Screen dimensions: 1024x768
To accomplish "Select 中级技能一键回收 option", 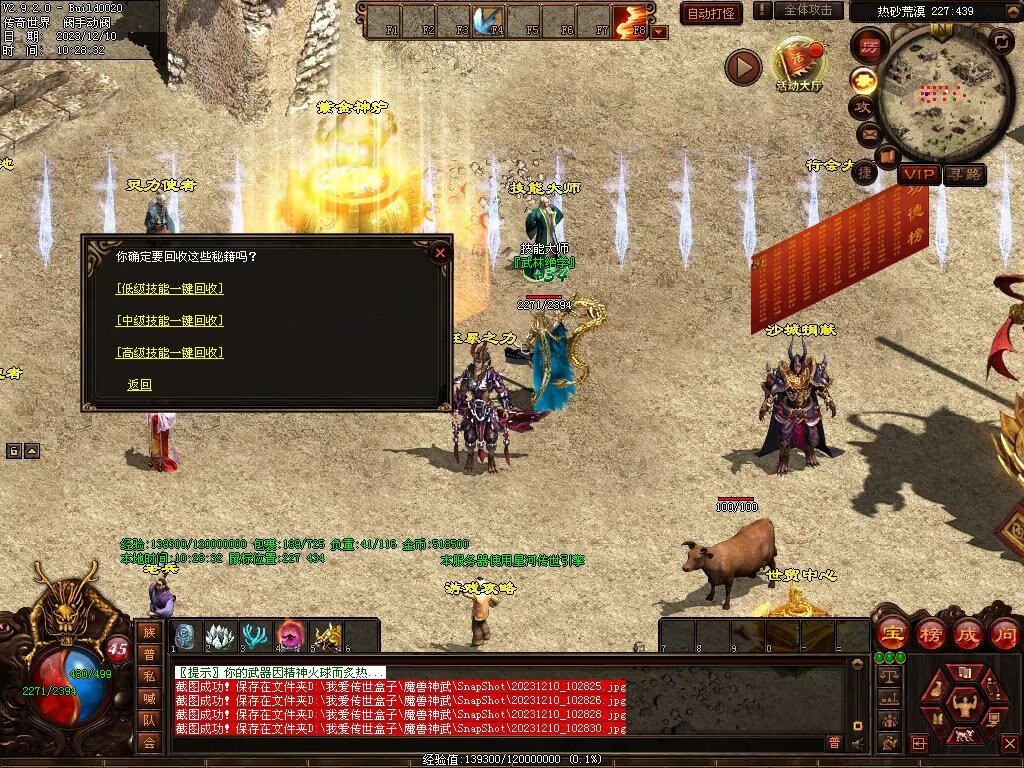I will (x=169, y=321).
